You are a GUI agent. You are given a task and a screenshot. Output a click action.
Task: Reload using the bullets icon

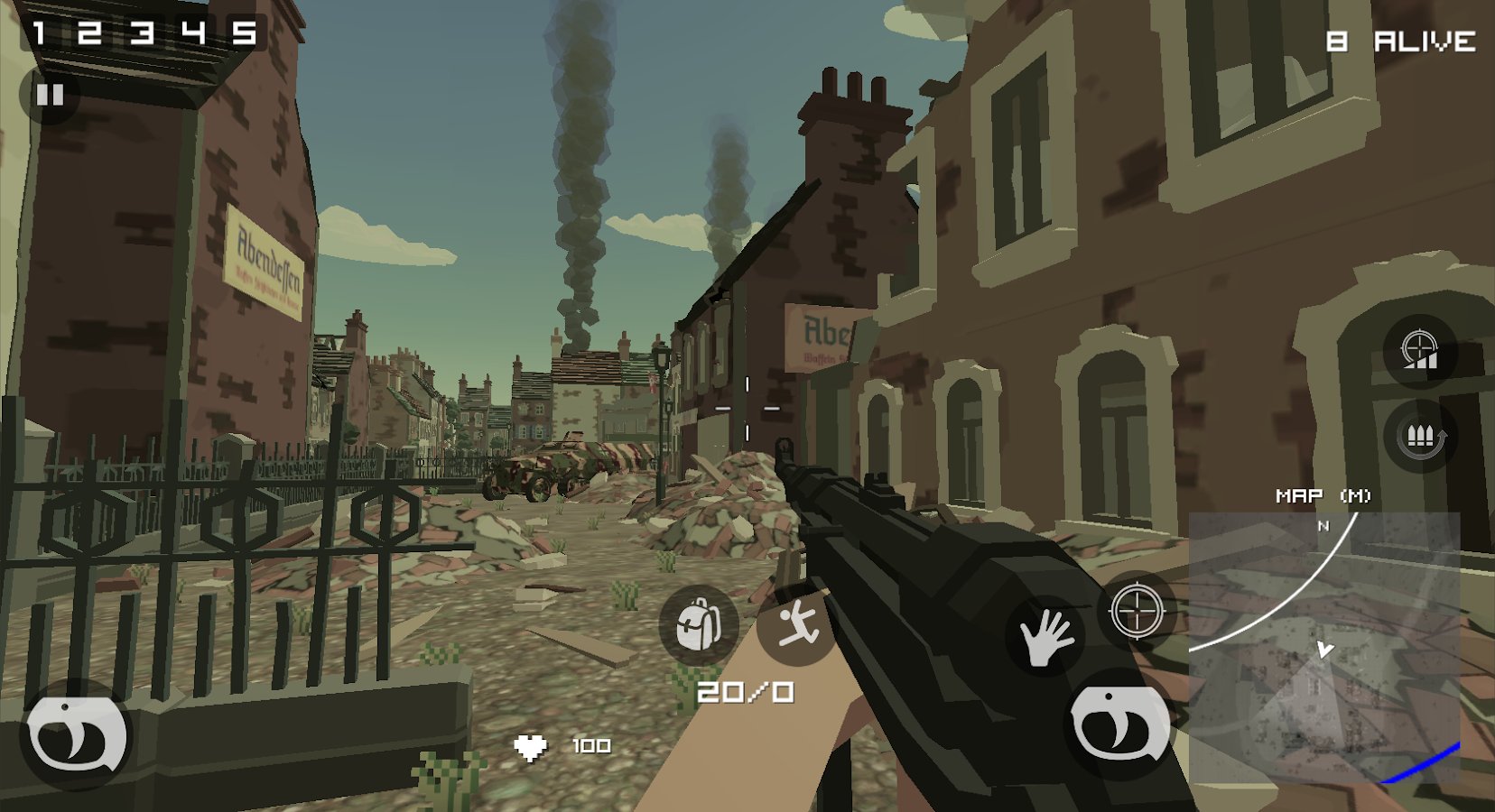(1420, 438)
